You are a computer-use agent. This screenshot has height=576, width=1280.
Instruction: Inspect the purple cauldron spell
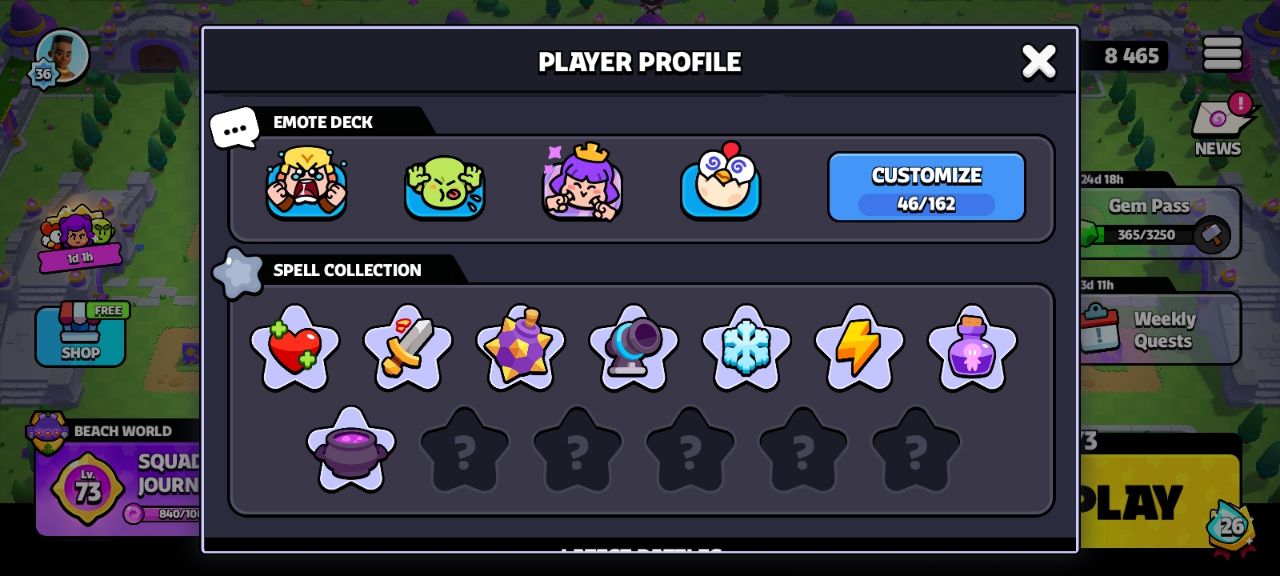click(351, 450)
